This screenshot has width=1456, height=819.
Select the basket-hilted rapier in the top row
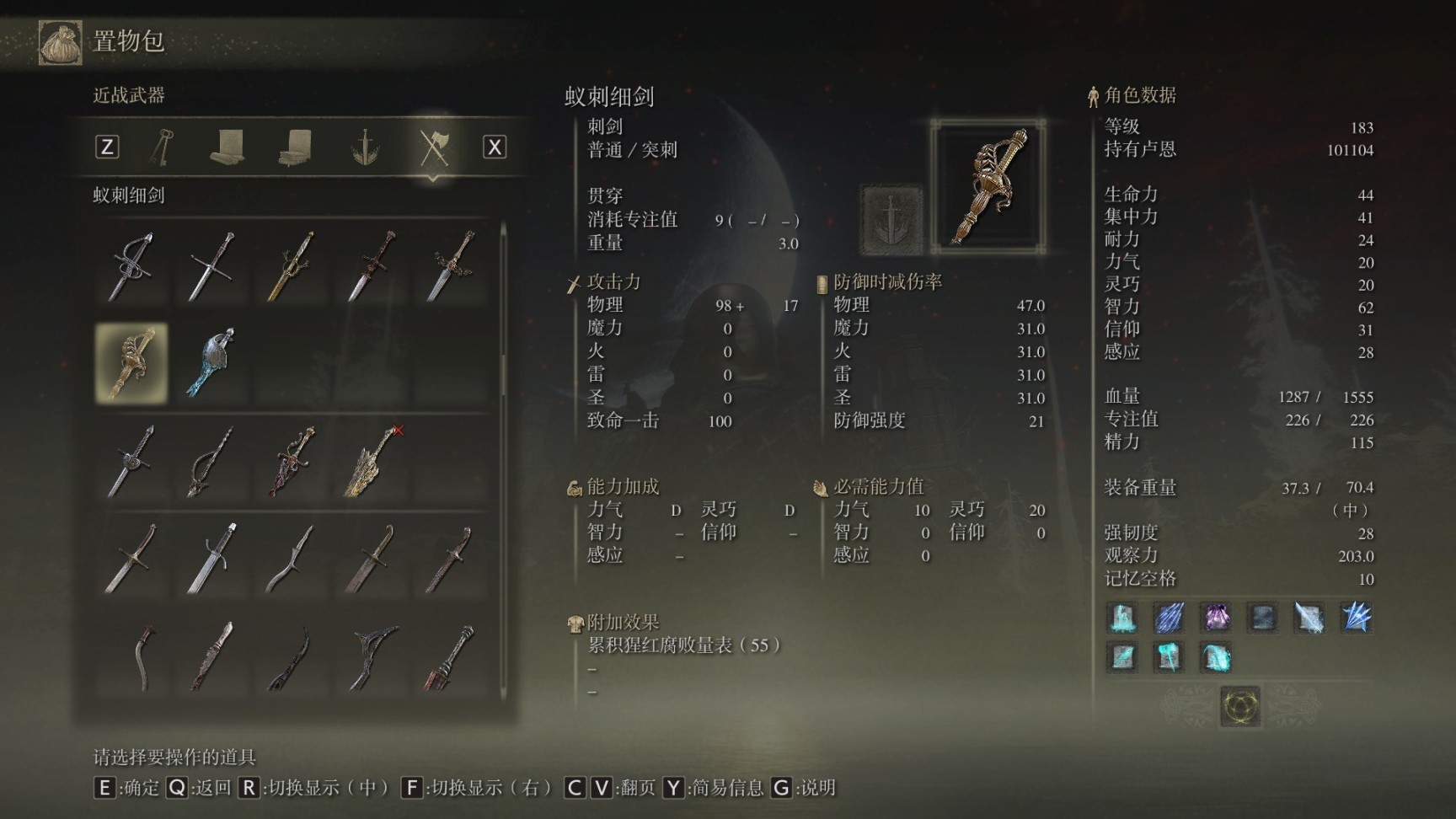tap(131, 266)
